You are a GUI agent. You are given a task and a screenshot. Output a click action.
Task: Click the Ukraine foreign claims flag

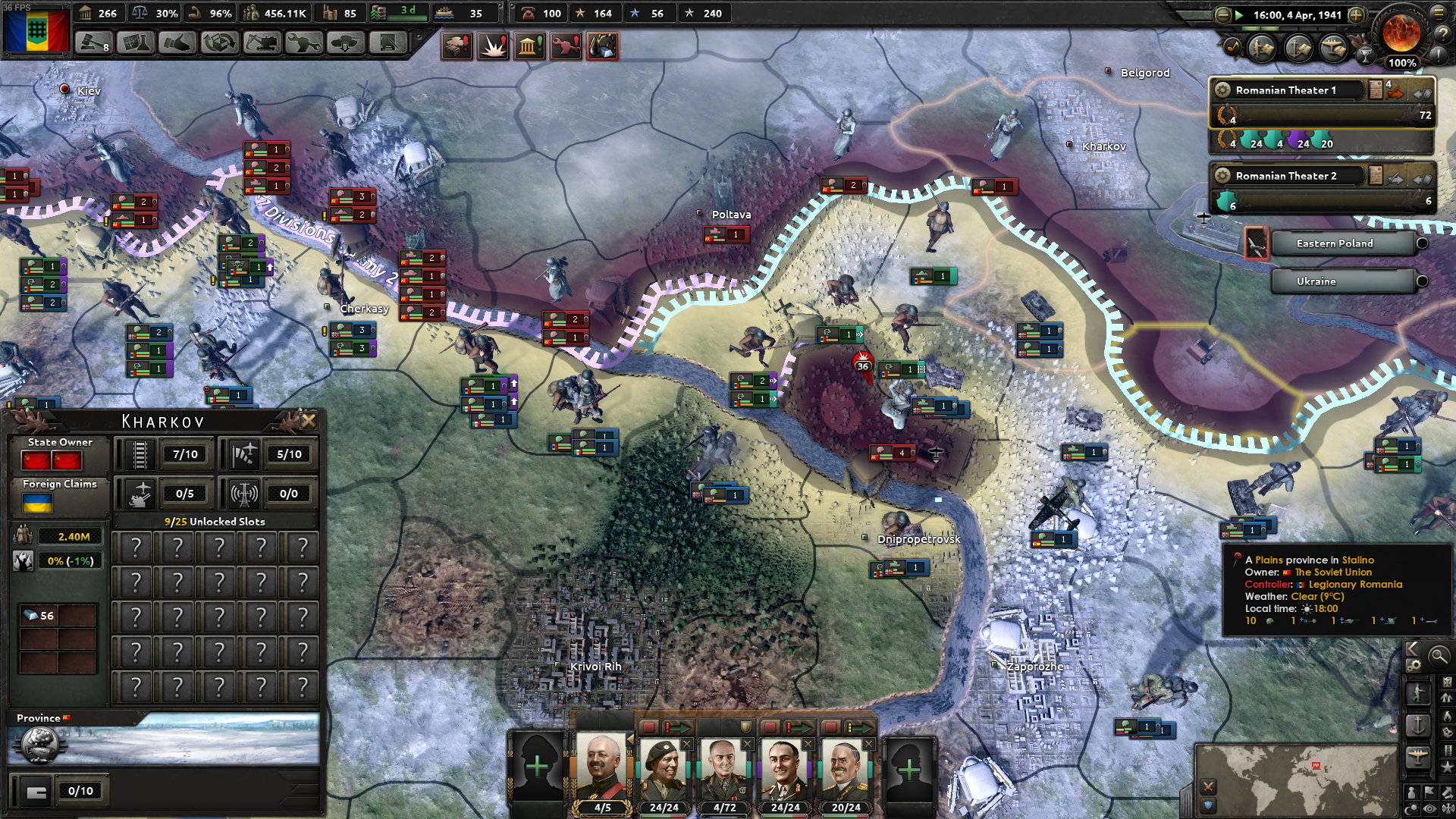37,503
